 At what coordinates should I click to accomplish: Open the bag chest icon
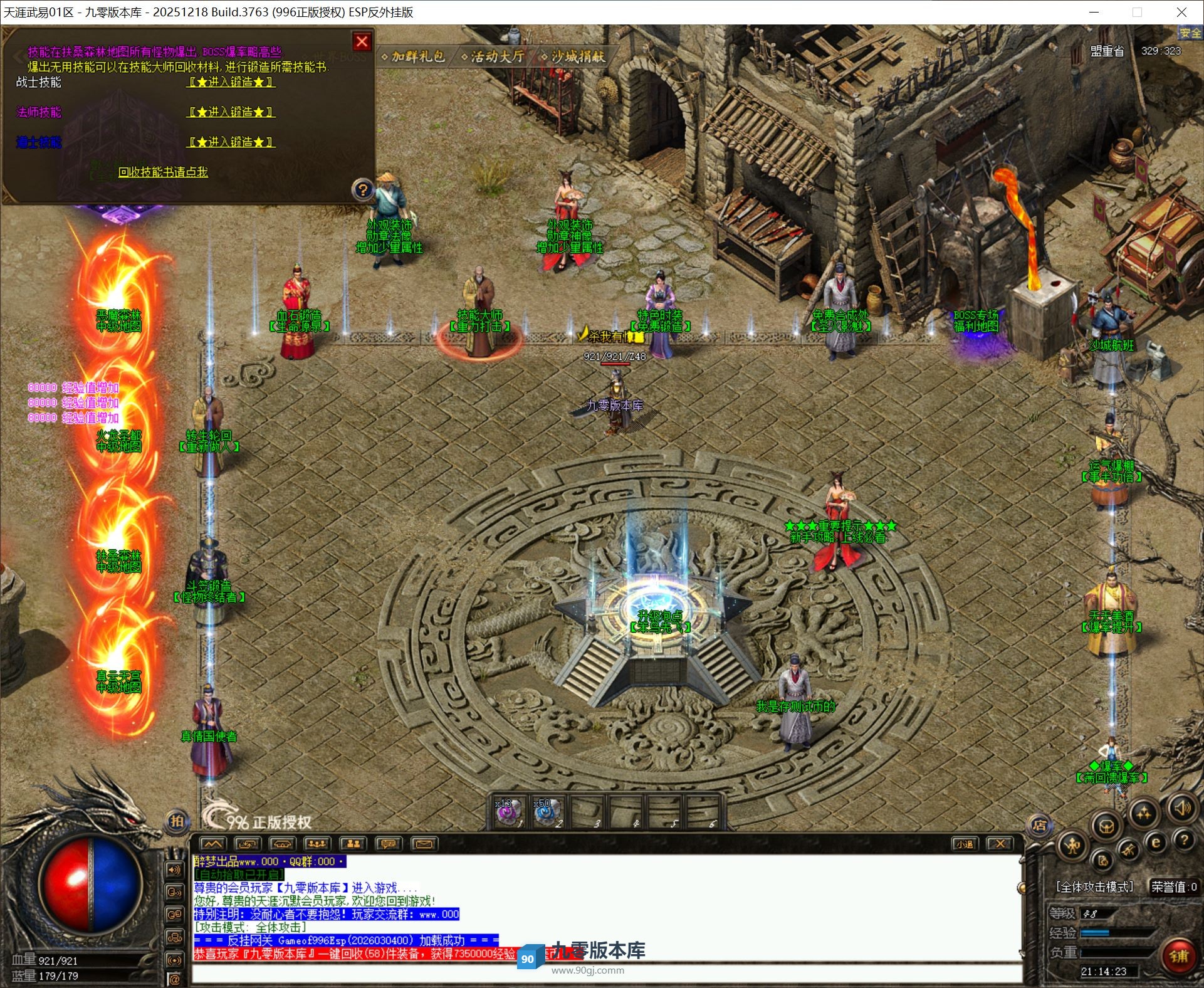(1106, 826)
